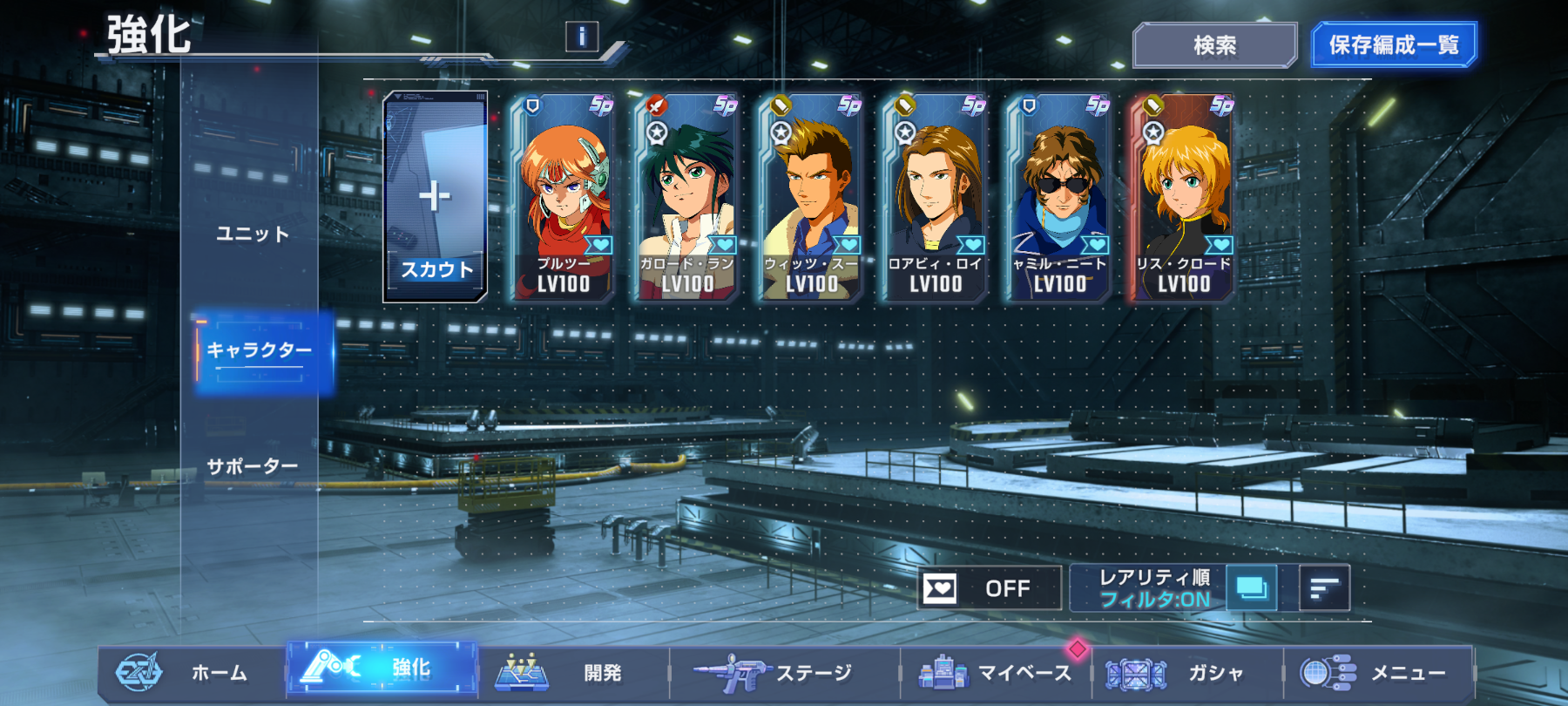The height and width of the screenshot is (706, 1568).
Task: Choose the ガロード・ラン character card
Action: pyautogui.click(x=687, y=198)
